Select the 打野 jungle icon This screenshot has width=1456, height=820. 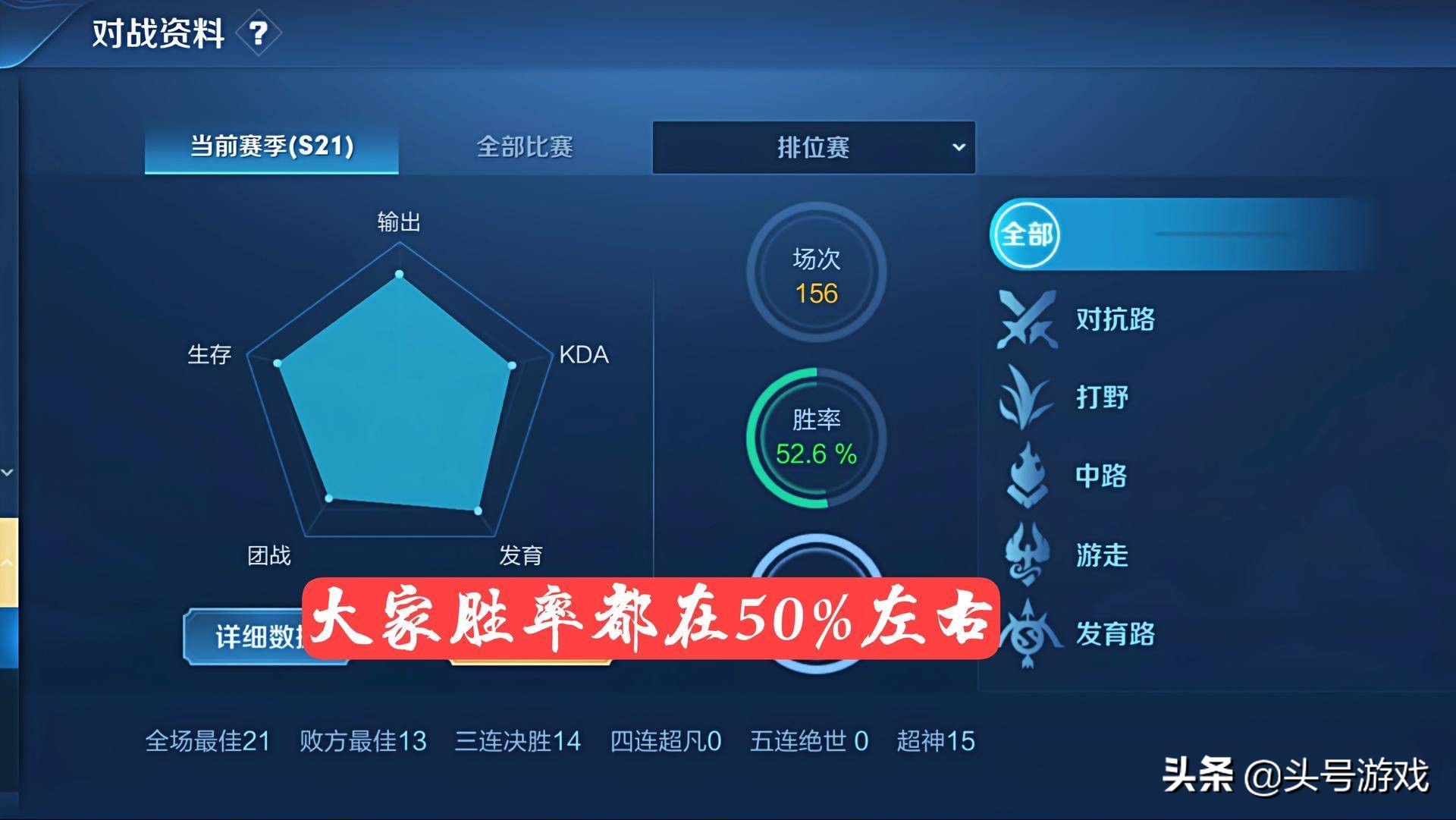[1025, 397]
